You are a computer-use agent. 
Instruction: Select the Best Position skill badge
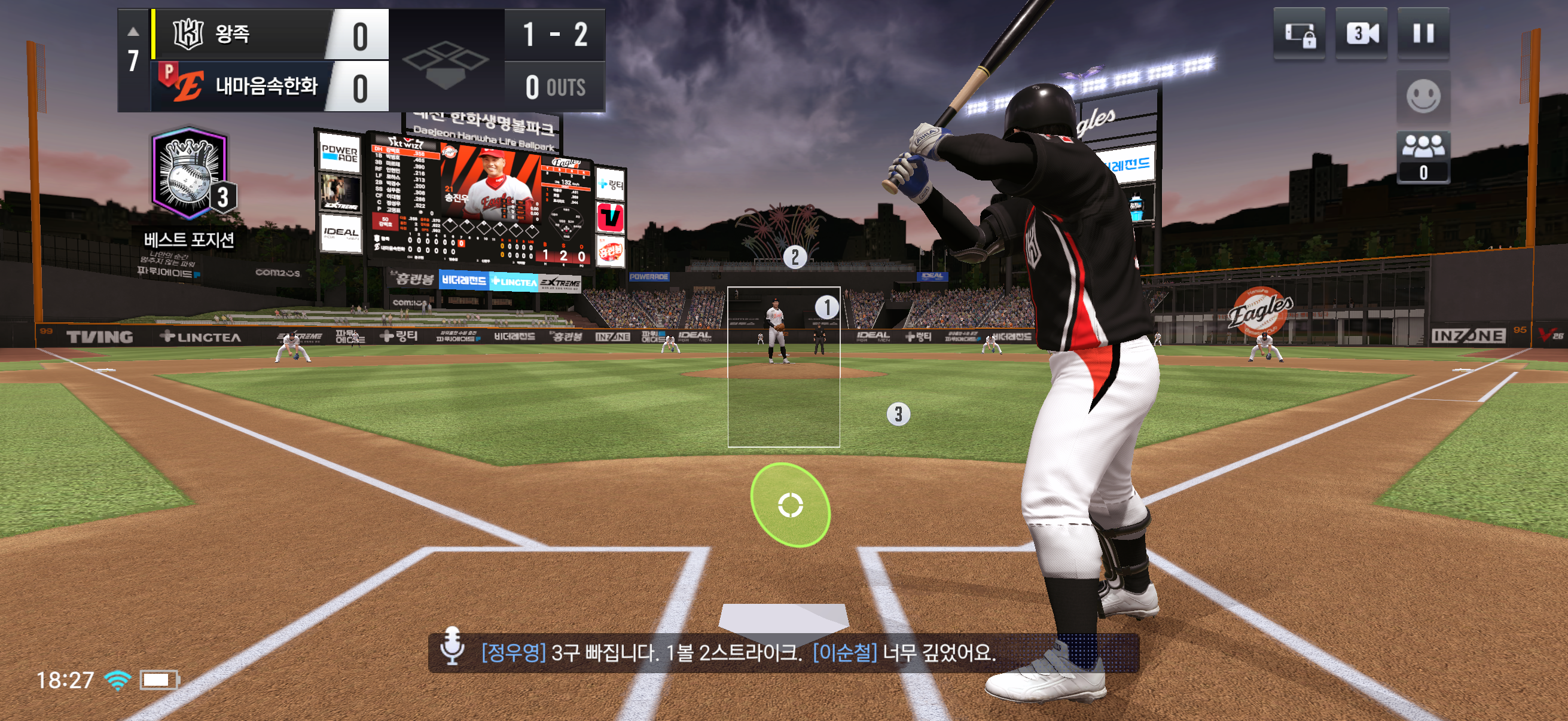pyautogui.click(x=190, y=175)
